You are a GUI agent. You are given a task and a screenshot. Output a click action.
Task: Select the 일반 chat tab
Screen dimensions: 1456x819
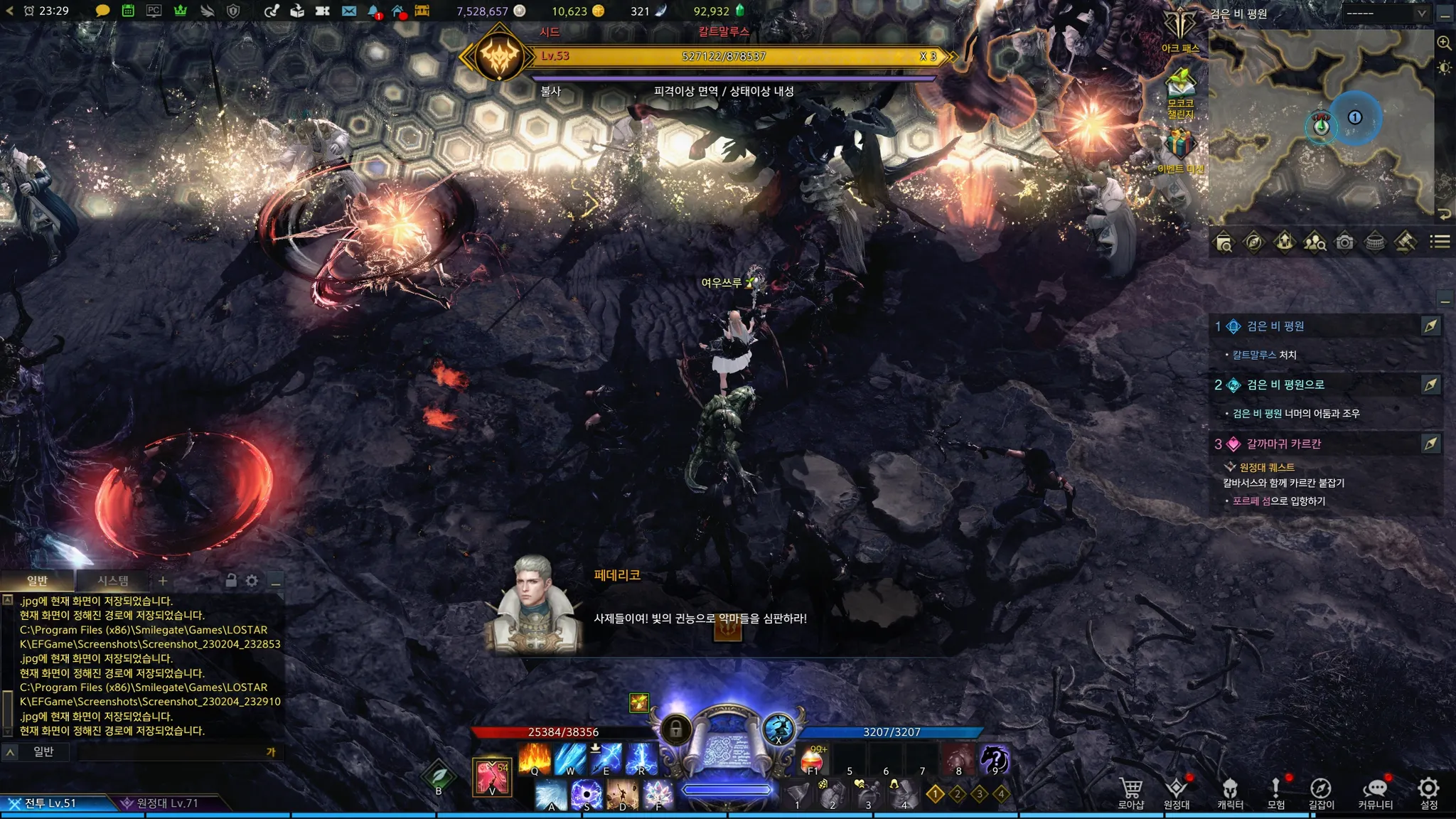click(x=37, y=581)
